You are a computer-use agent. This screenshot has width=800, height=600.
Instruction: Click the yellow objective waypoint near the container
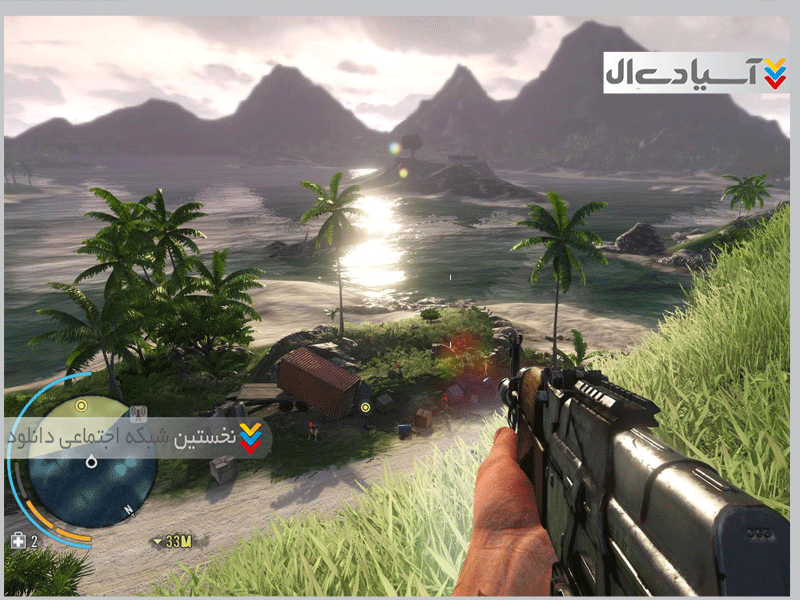click(x=365, y=407)
